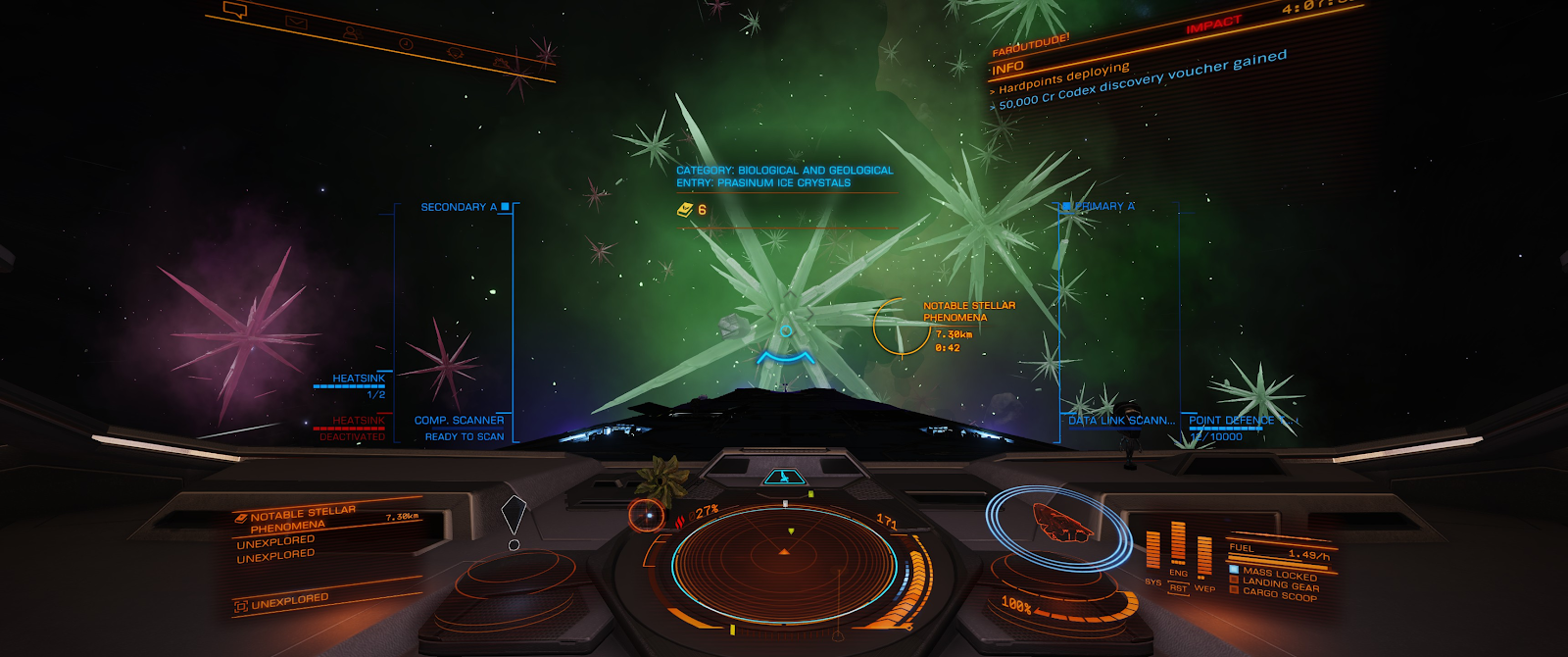The image size is (1568, 657).
Task: Switch to the envelope inbox tab
Action: [x=295, y=23]
